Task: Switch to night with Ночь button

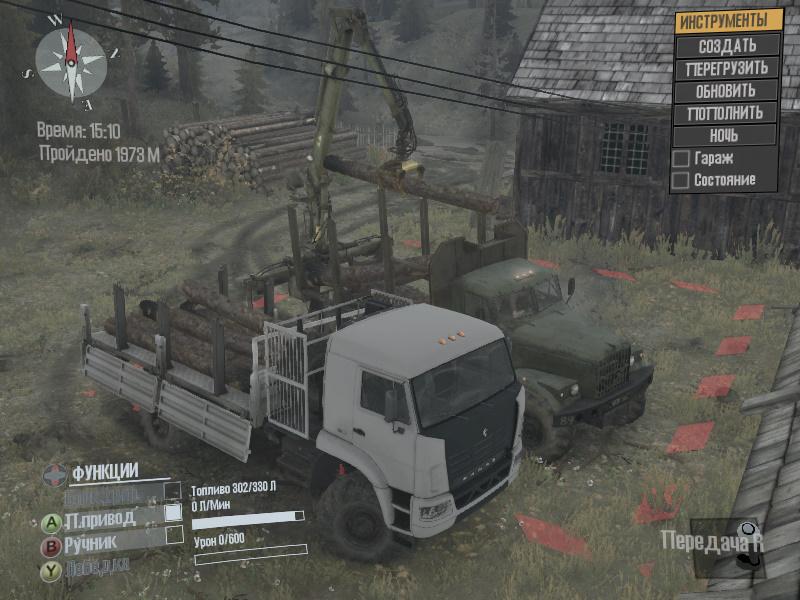Action: pos(727,135)
